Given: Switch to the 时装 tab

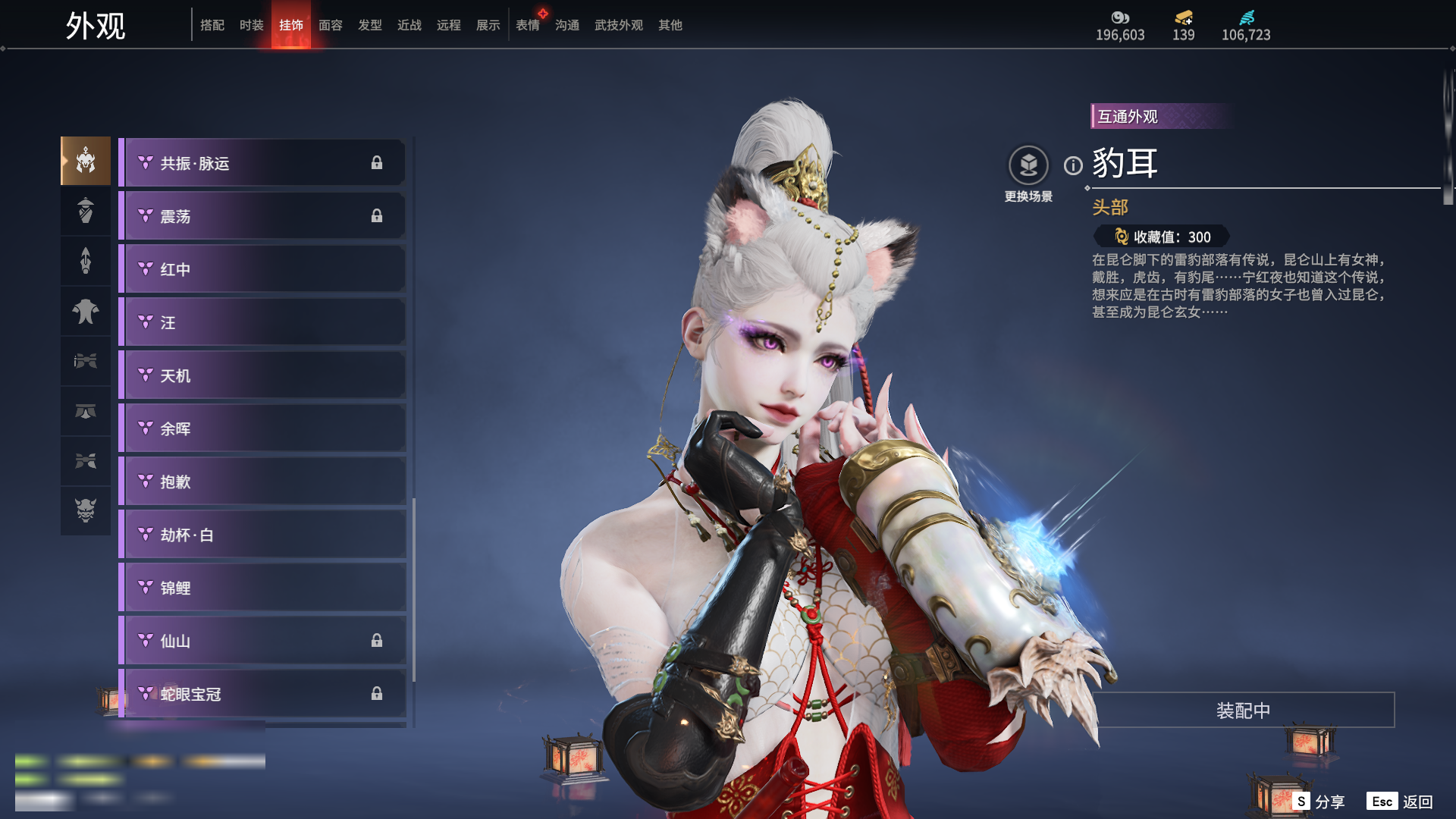Looking at the screenshot, I should pyautogui.click(x=251, y=25).
